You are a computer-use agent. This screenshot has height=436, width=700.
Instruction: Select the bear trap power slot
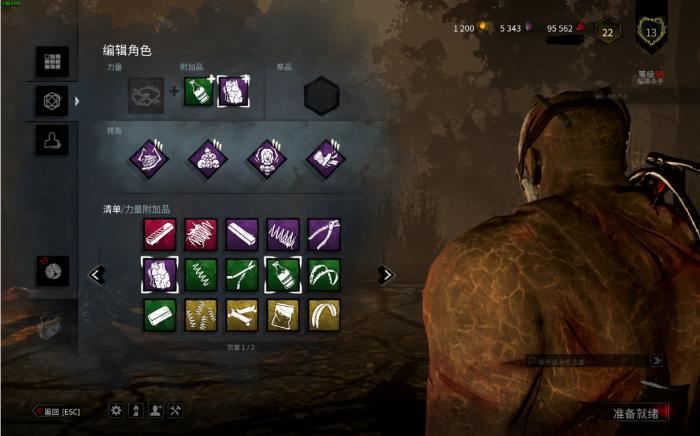[146, 95]
